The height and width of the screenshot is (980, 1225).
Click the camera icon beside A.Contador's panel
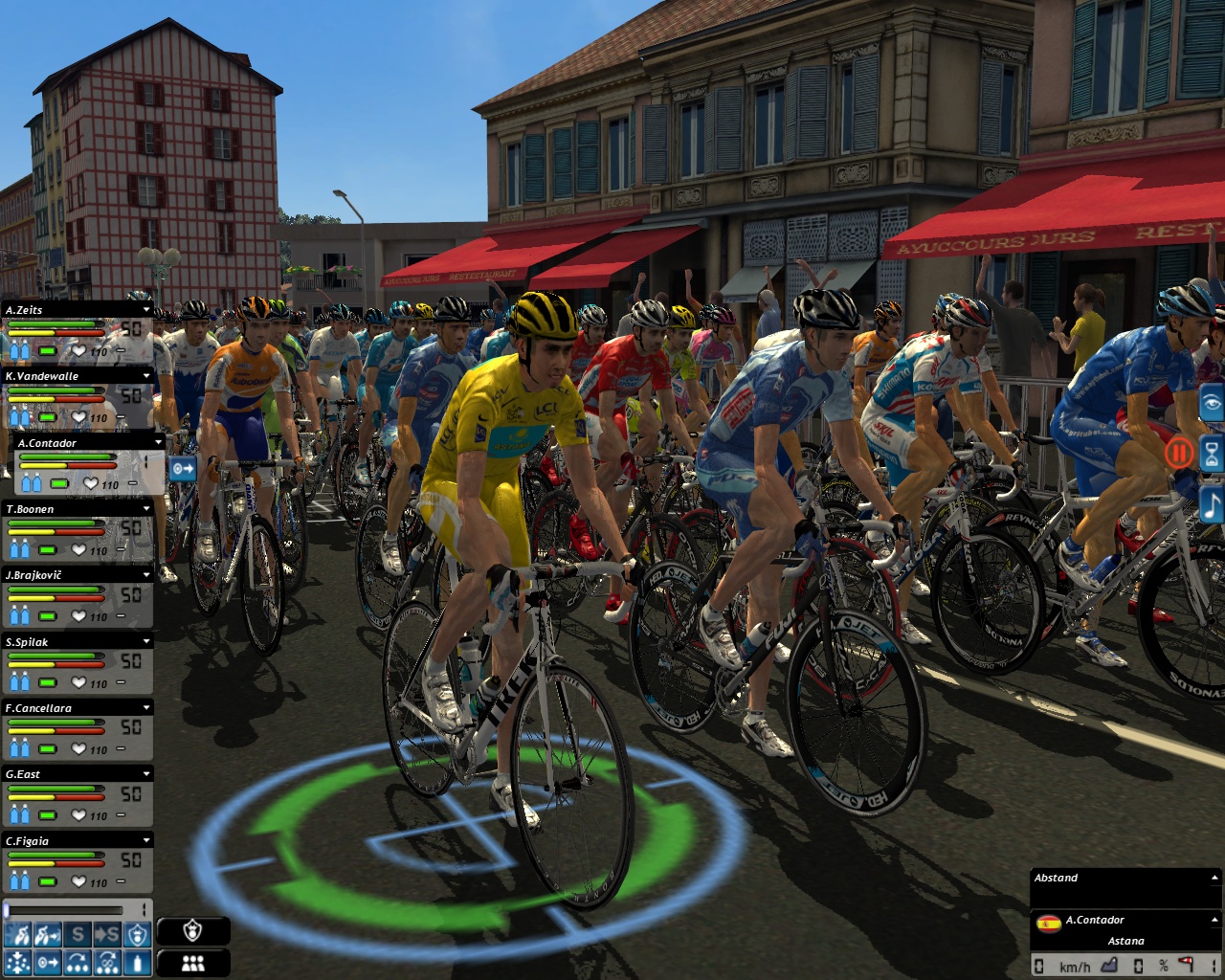click(183, 469)
